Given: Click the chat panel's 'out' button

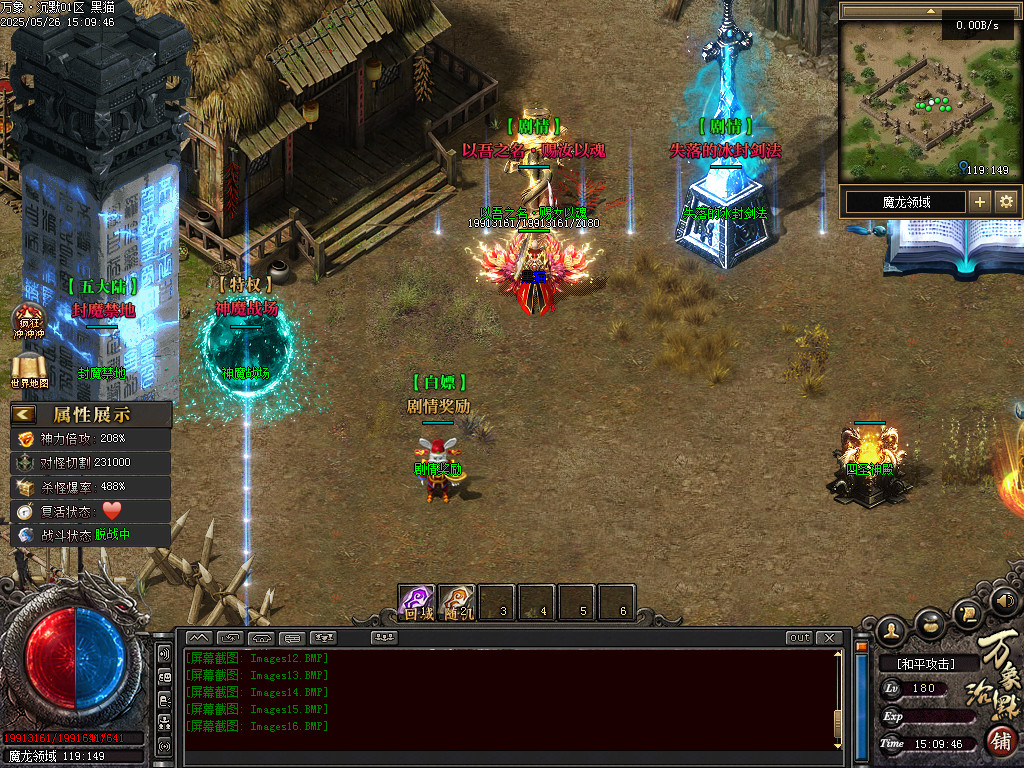Looking at the screenshot, I should tap(799, 638).
